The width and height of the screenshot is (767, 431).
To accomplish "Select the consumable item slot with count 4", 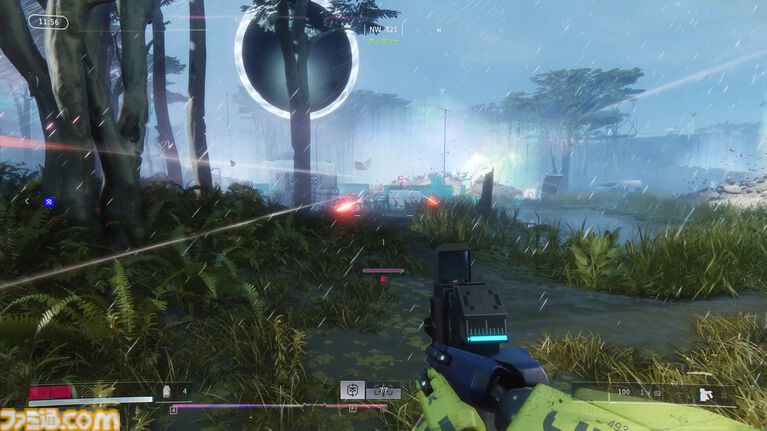I will coord(167,391).
